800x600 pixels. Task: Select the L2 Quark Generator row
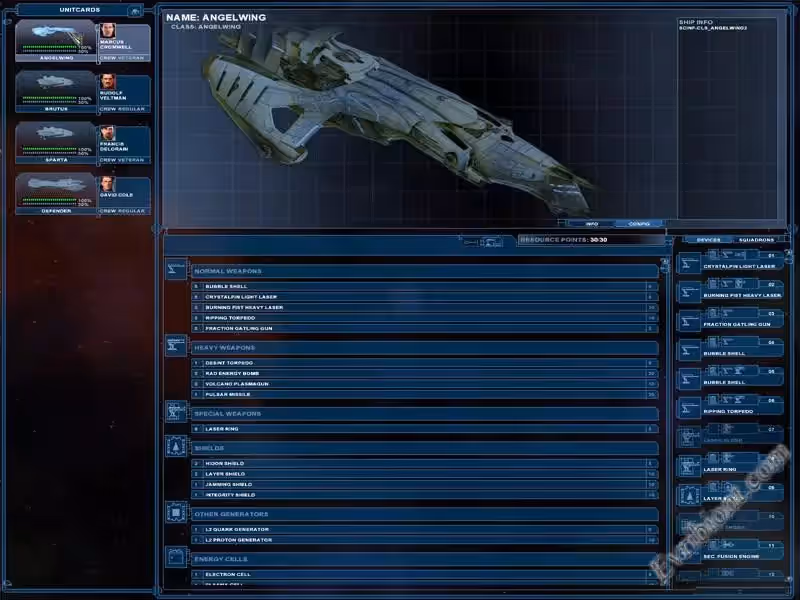point(420,529)
